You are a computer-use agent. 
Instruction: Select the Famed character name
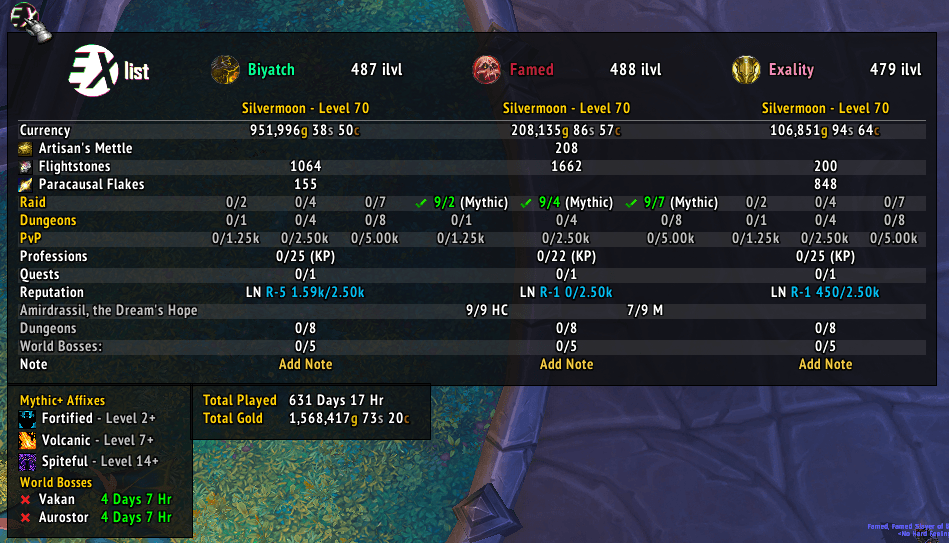point(531,70)
